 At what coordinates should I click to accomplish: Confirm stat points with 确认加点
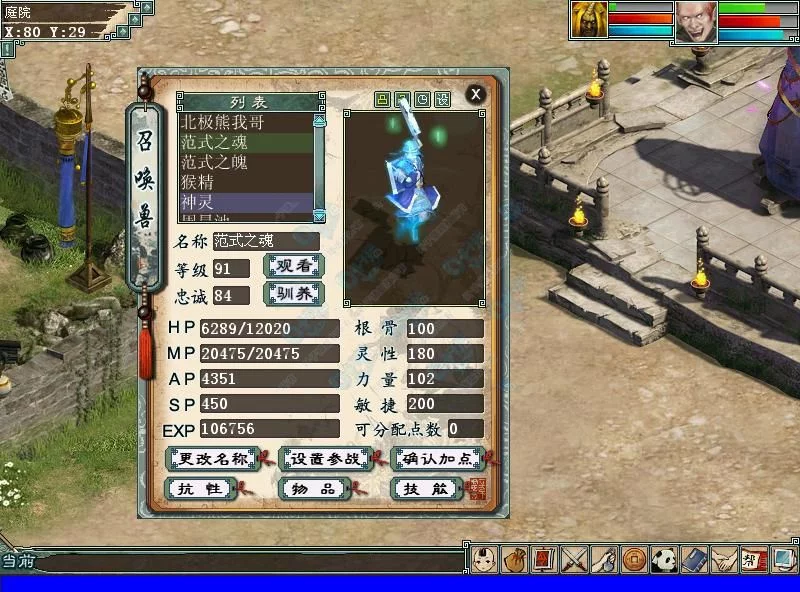(x=438, y=459)
